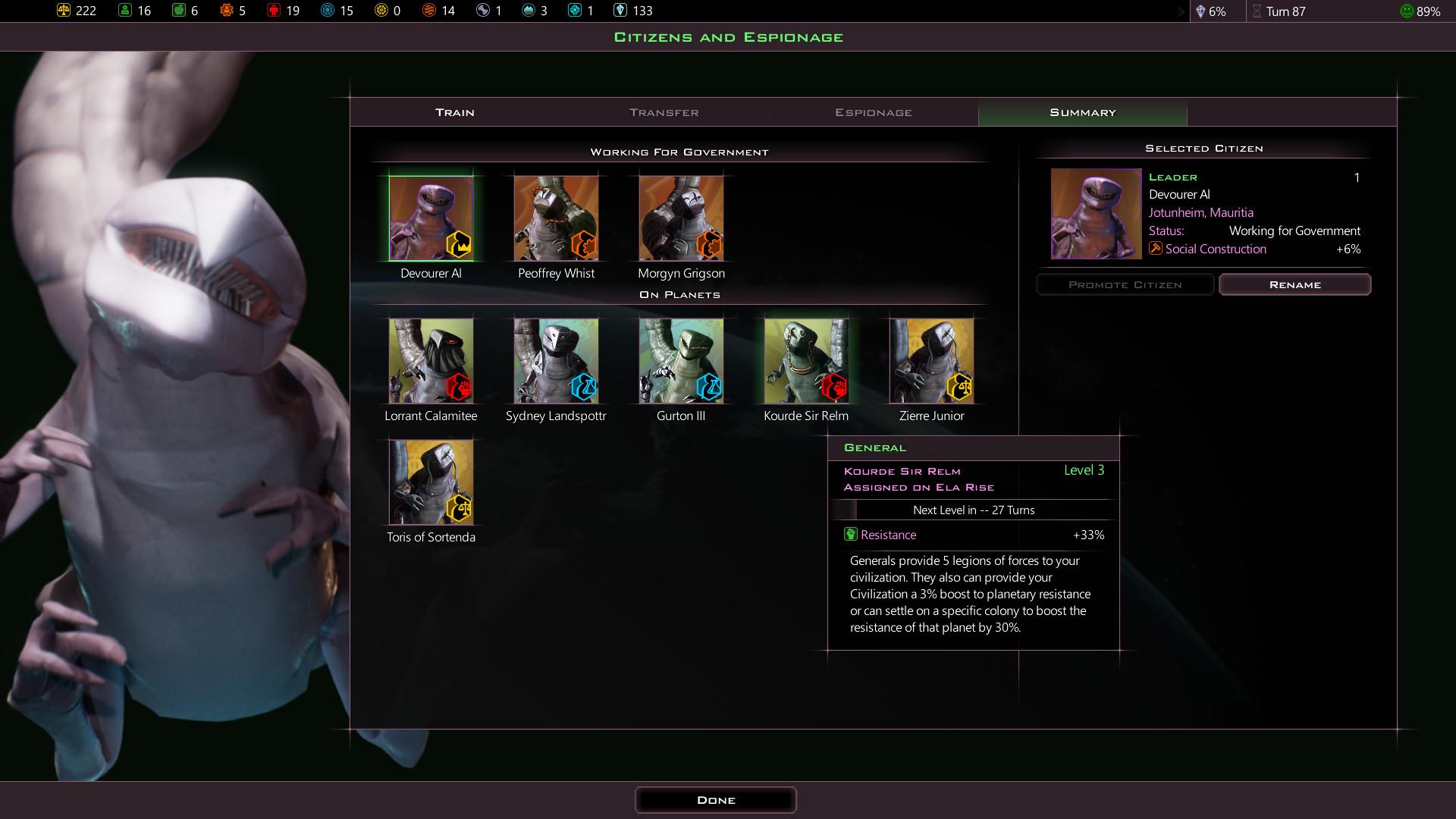Click the green apple food icon
1456x819 pixels.
click(179, 11)
